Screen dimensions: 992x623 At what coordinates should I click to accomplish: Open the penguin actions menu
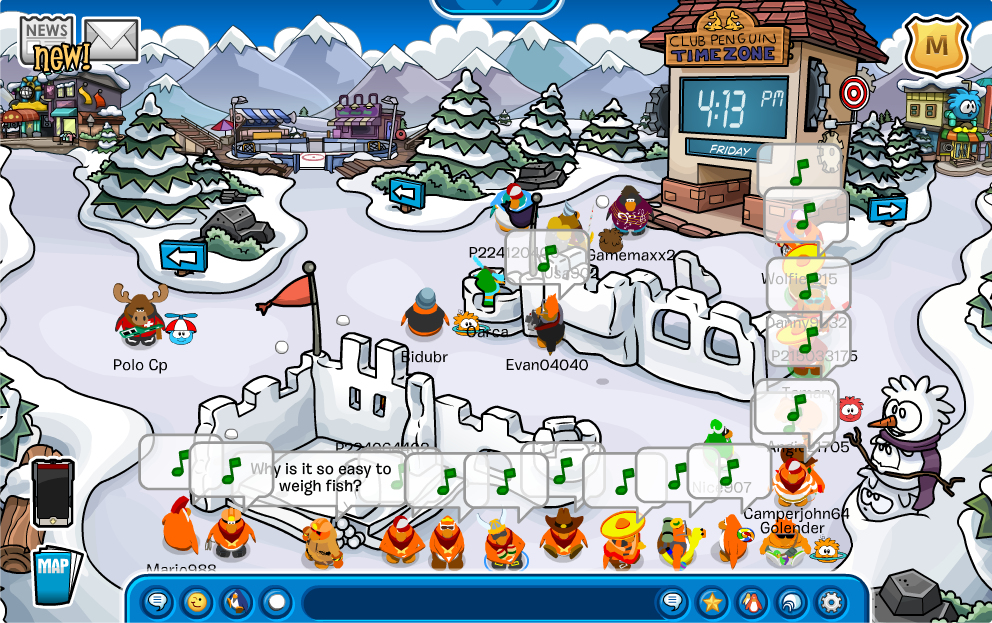[236, 602]
